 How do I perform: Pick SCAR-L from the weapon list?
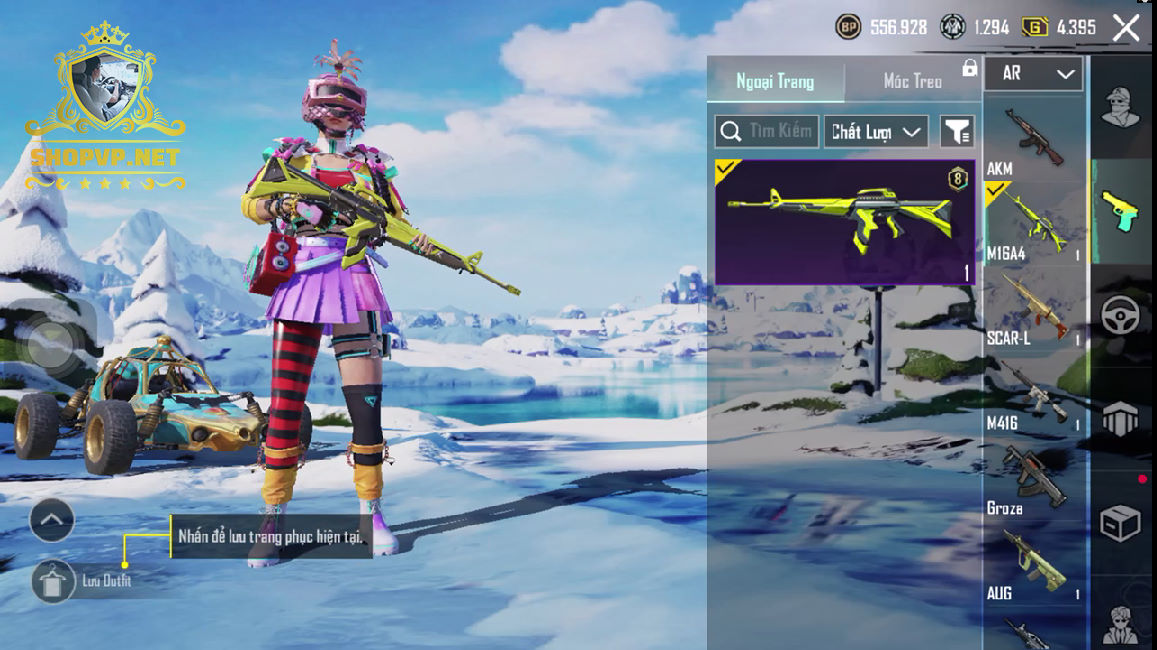tap(1034, 310)
